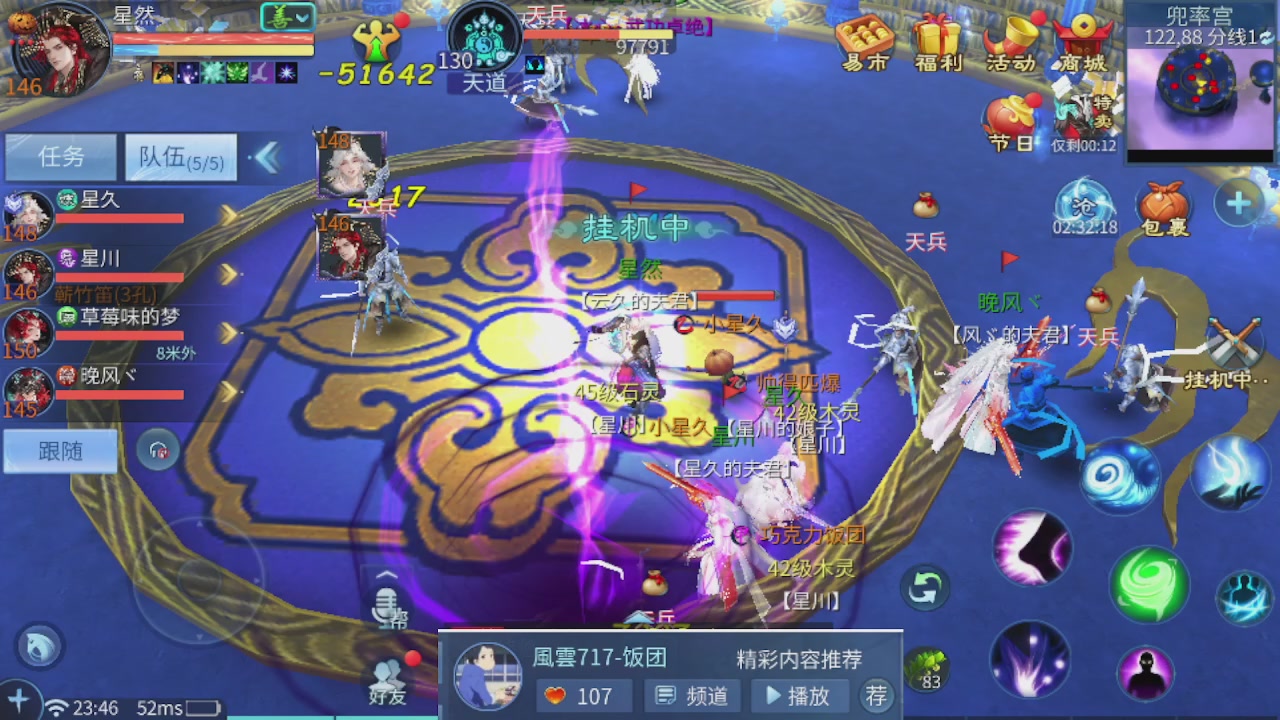Screen dimensions: 1280x720
Task: Select the 队伍(5/5) team tab
Action: coord(180,158)
